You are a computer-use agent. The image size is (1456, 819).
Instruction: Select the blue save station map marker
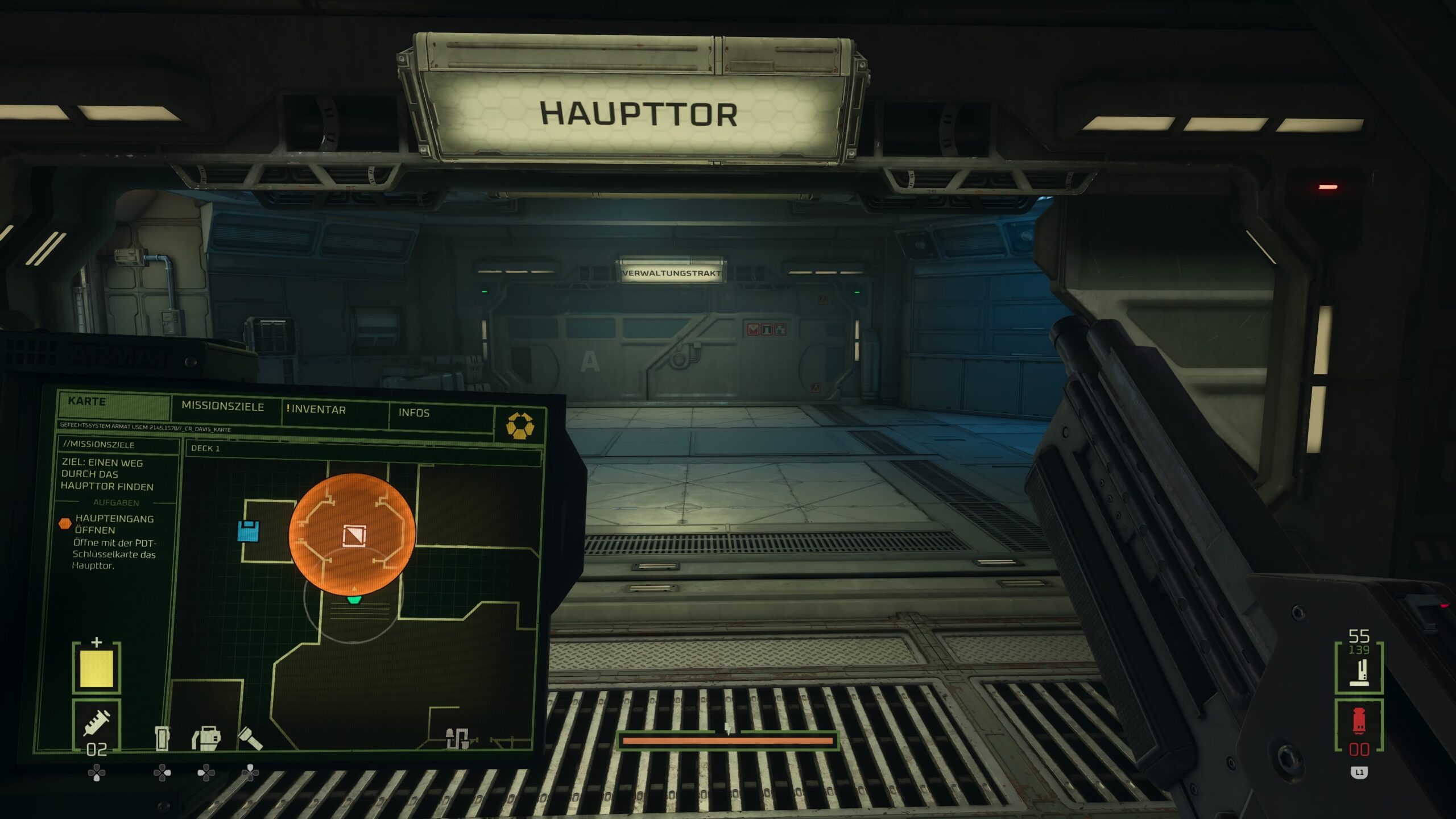click(249, 531)
